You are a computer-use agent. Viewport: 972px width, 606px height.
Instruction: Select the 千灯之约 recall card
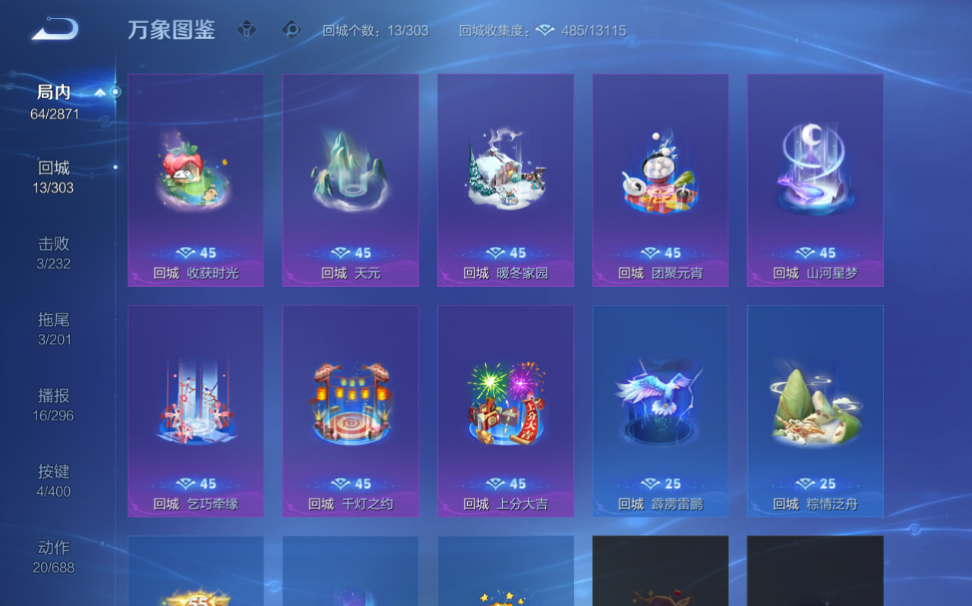(350, 411)
